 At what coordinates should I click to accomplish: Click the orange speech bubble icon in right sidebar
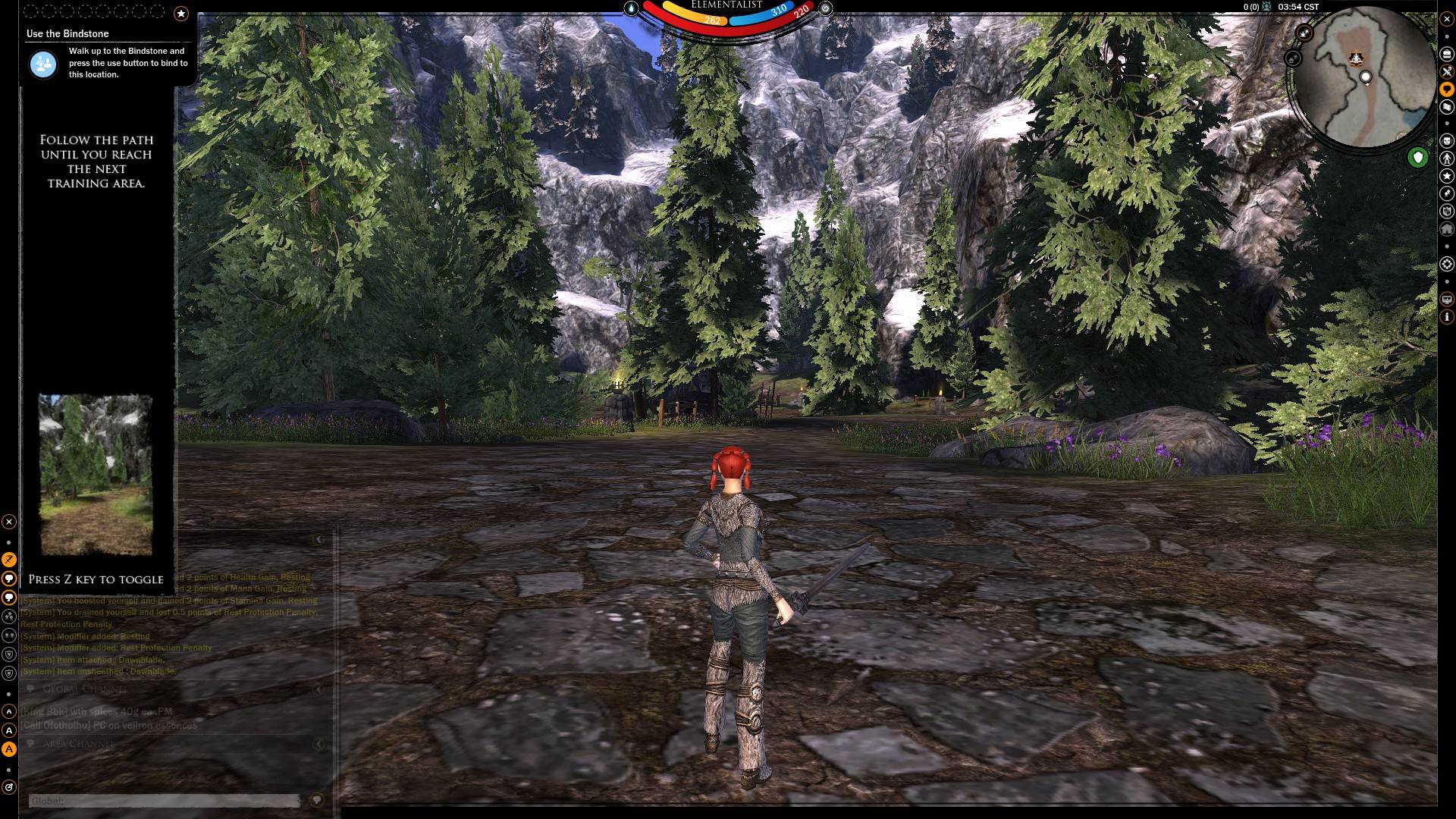[1447, 89]
